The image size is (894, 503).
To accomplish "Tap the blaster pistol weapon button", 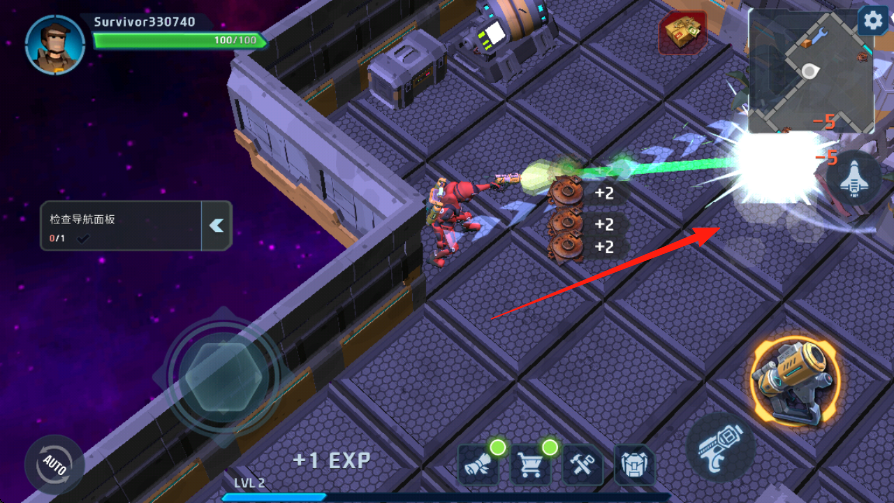I will pyautogui.click(x=720, y=446).
